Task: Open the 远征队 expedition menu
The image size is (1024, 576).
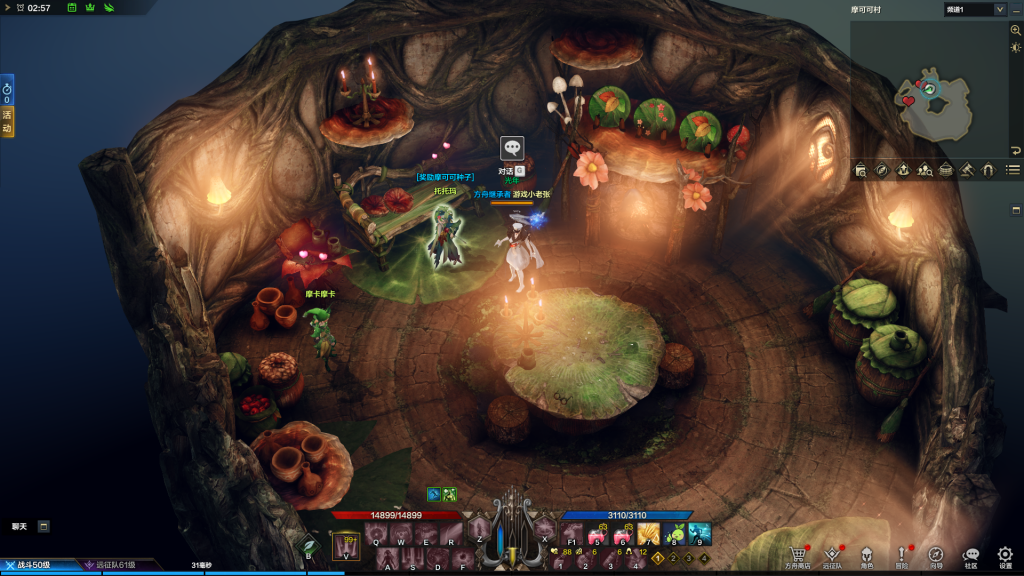Action: tap(832, 554)
